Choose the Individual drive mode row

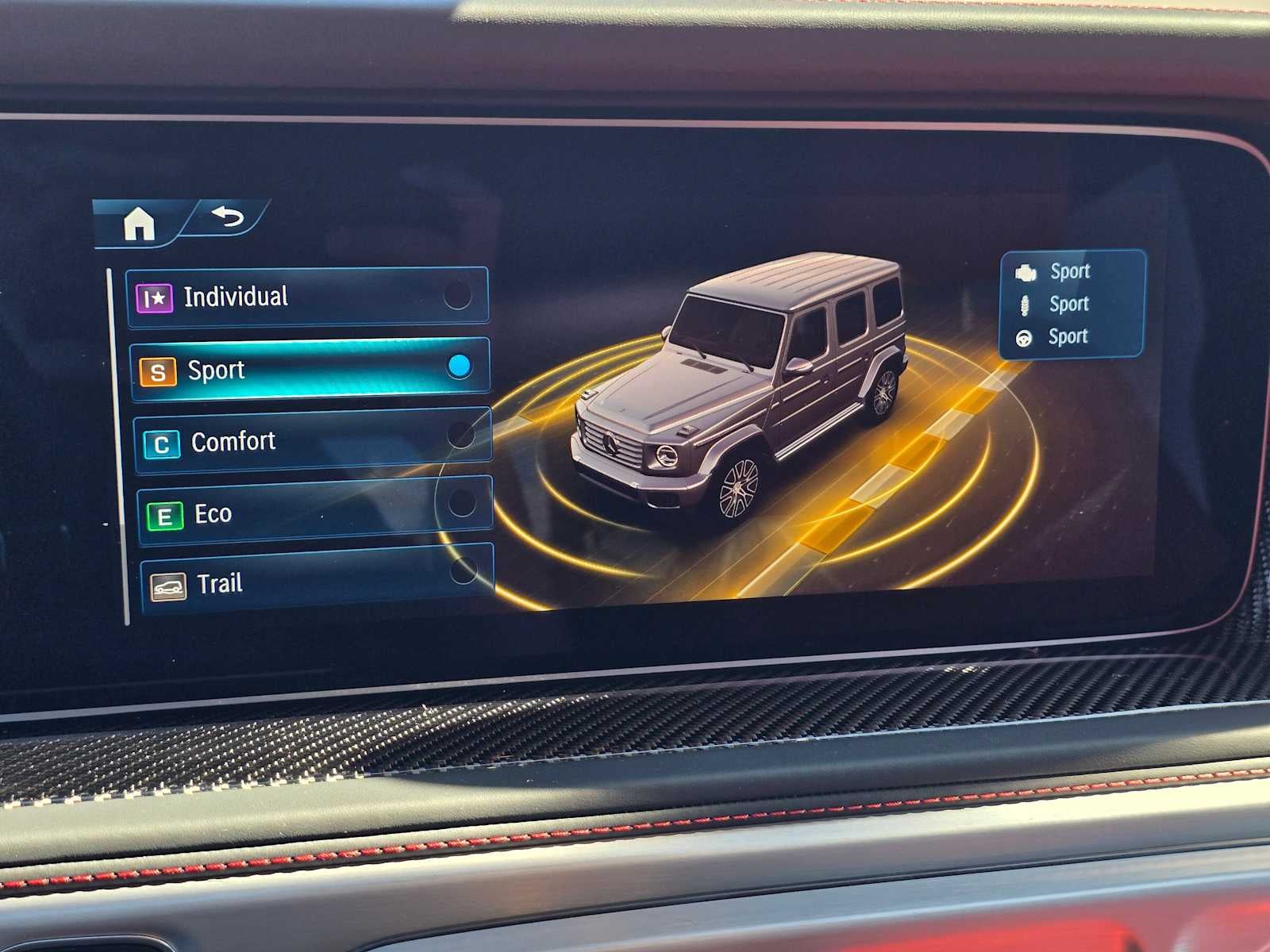[x=310, y=295]
